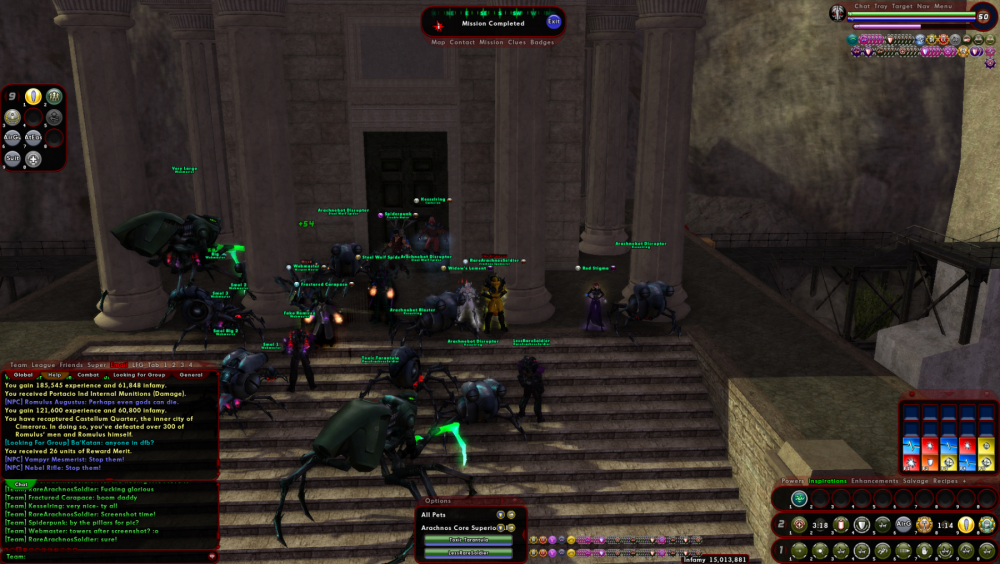Open the pet window Options

tap(438, 501)
